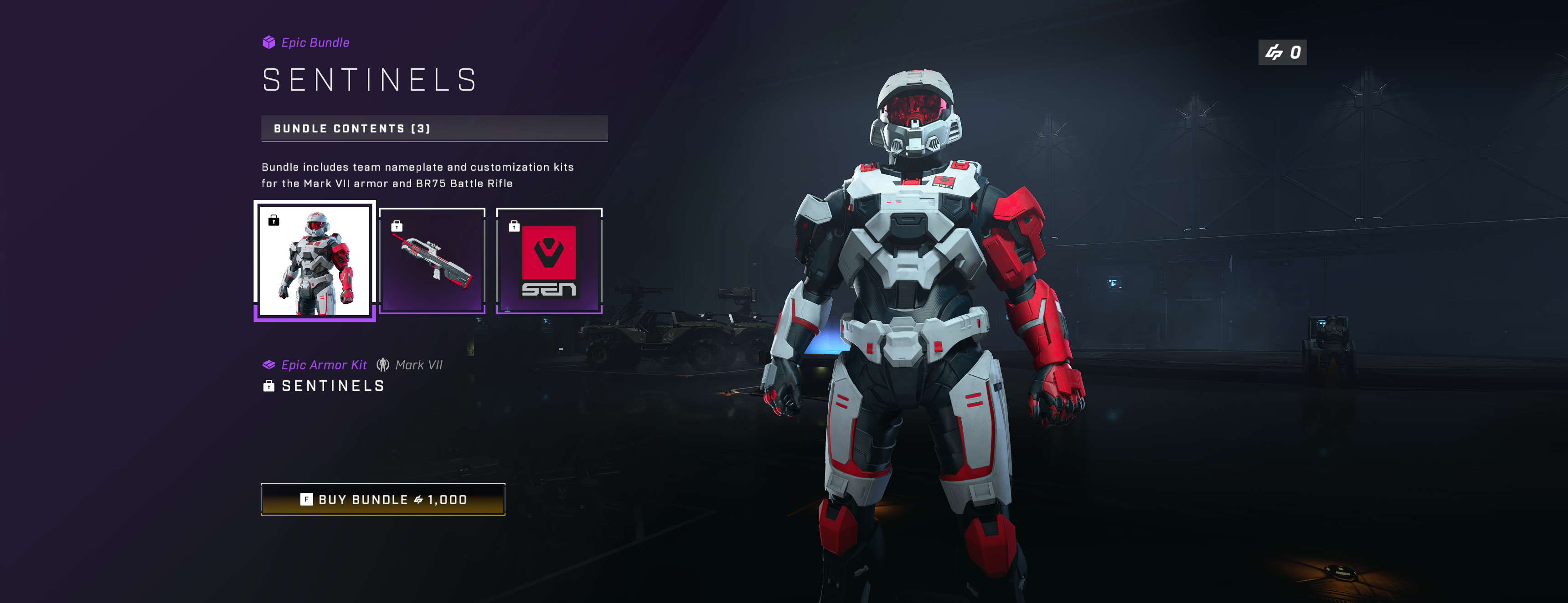Viewport: 1568px width, 603px height.
Task: Choose the BR75 Battle Rifle kit thumbnail
Action: click(x=432, y=261)
